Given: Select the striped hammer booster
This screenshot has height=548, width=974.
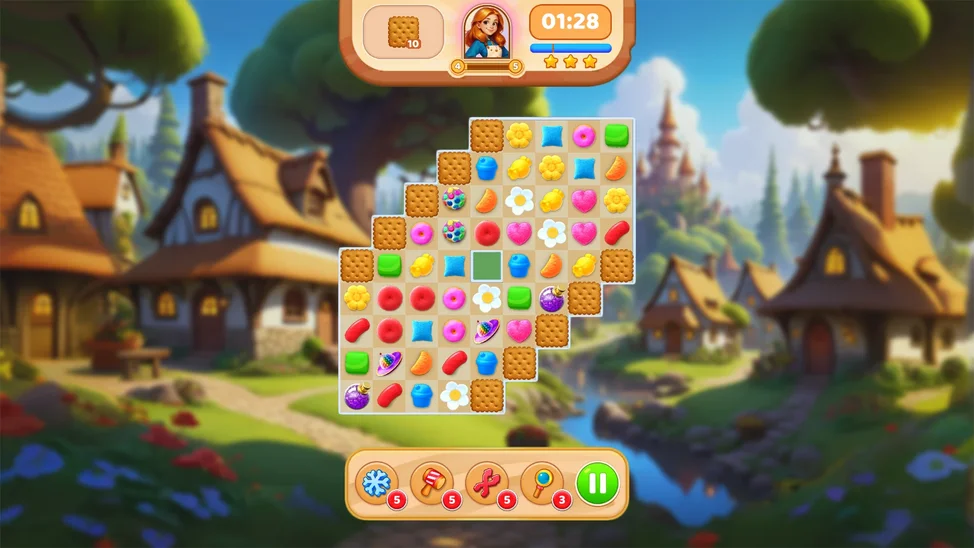Looking at the screenshot, I should pos(431,482).
